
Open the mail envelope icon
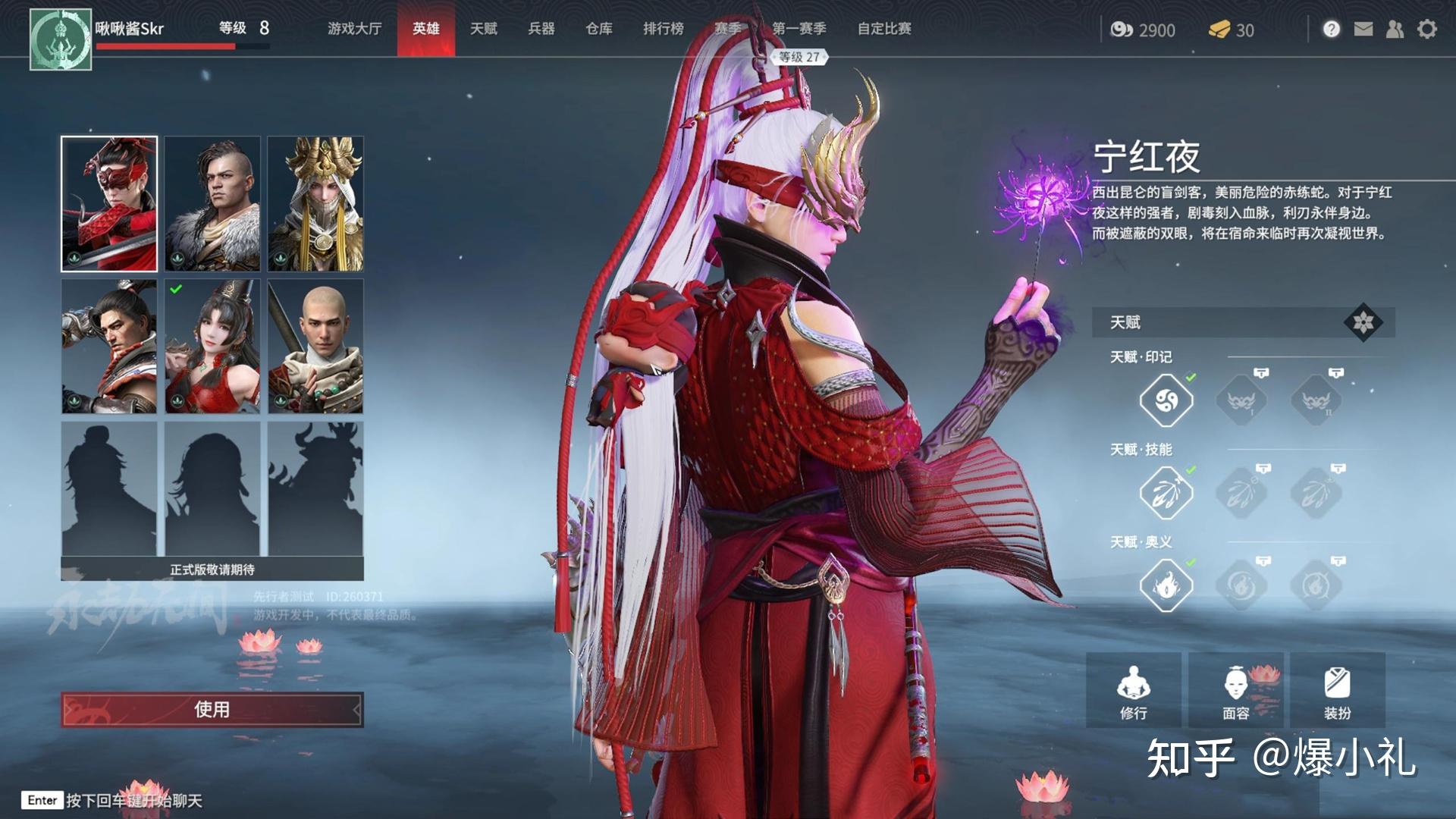coord(1363,30)
